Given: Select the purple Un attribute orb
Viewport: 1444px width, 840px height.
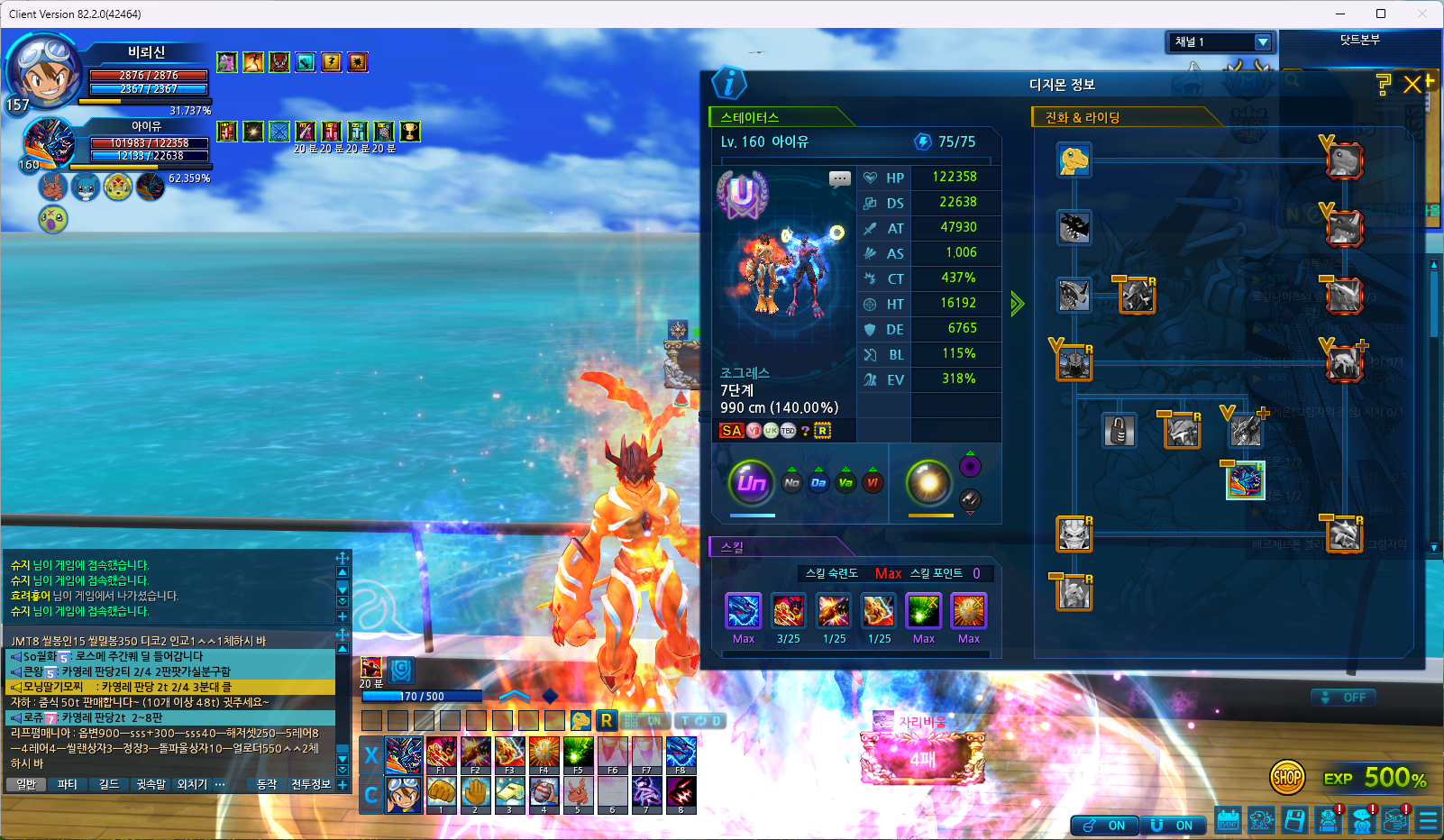Looking at the screenshot, I should 751,483.
